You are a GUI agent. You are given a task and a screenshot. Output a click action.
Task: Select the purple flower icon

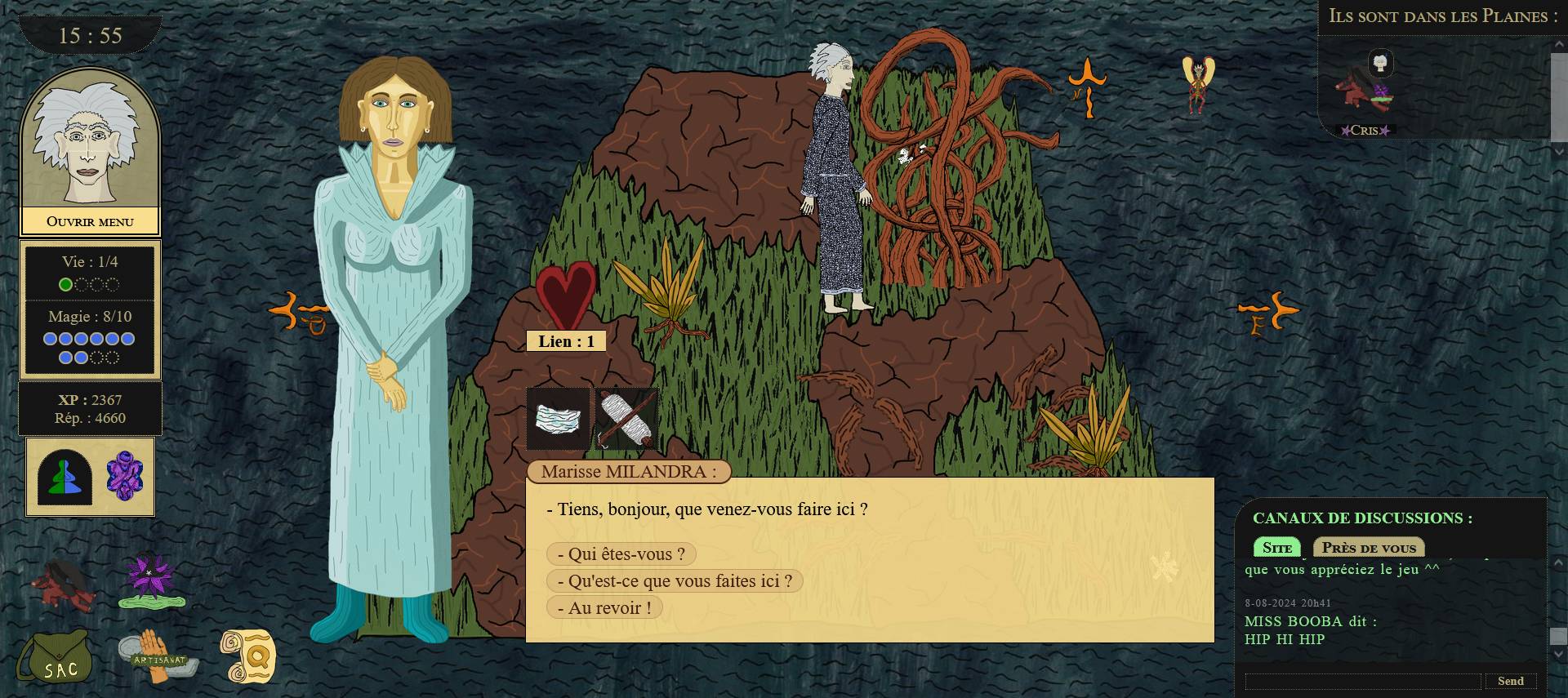(x=152, y=581)
